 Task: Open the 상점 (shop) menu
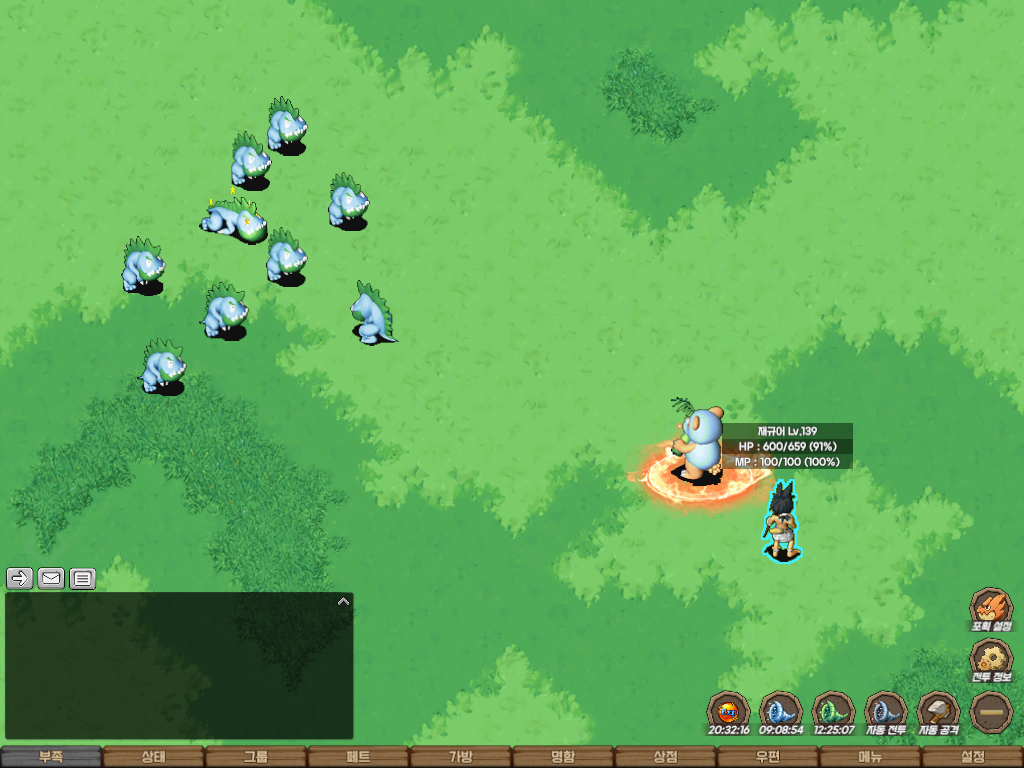(x=665, y=757)
